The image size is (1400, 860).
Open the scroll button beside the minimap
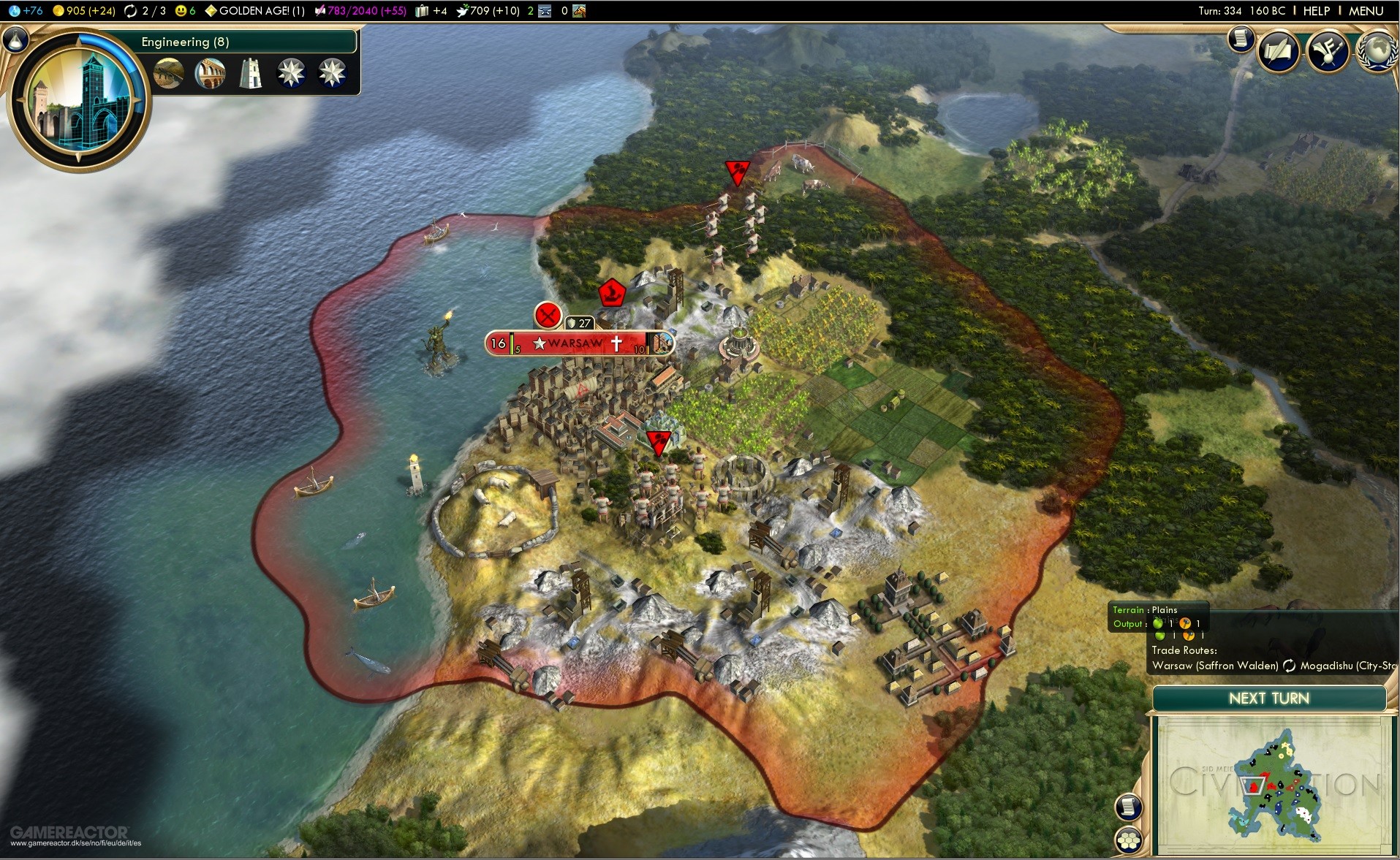1129,807
